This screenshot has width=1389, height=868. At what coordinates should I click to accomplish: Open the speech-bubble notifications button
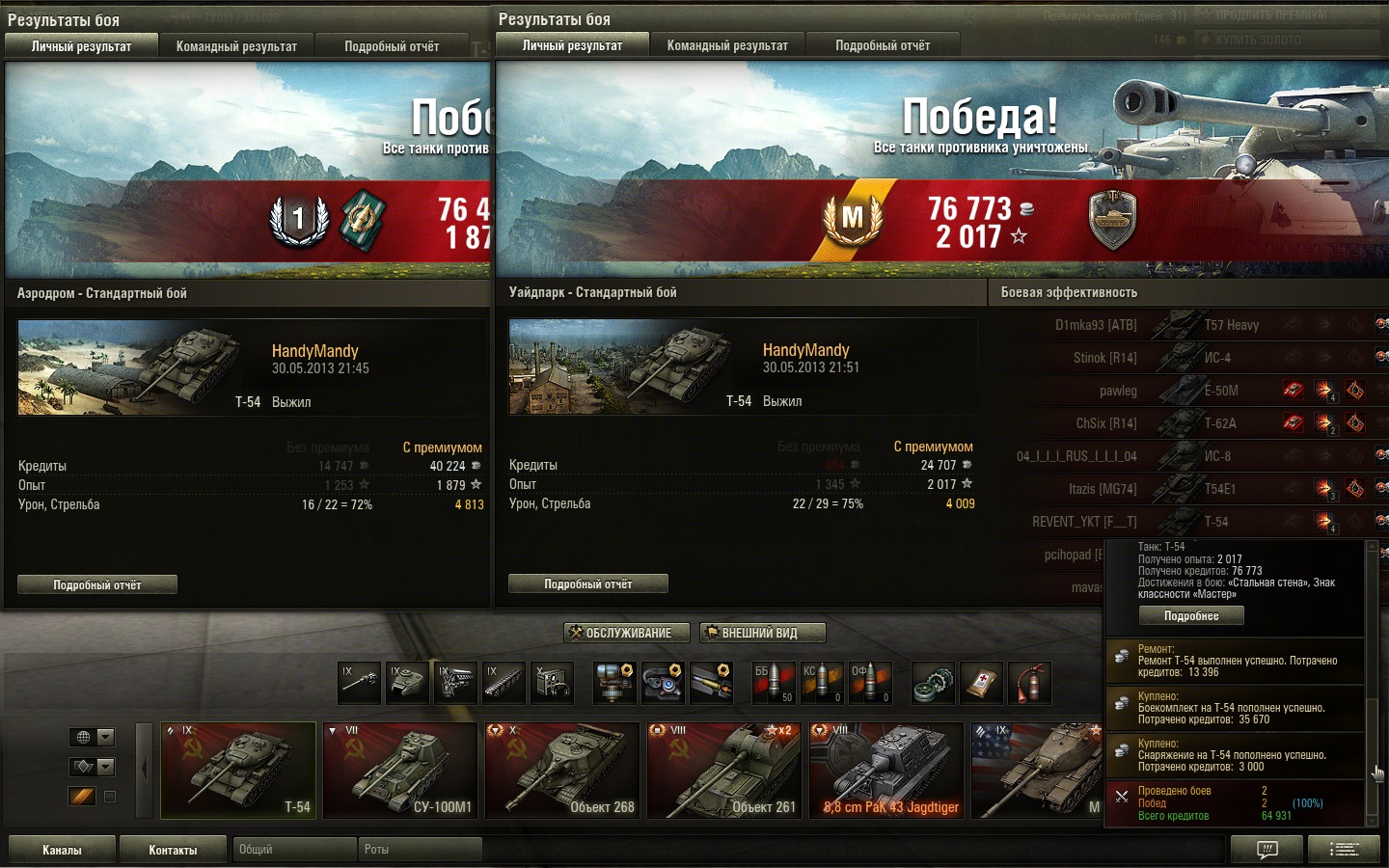(1267, 850)
